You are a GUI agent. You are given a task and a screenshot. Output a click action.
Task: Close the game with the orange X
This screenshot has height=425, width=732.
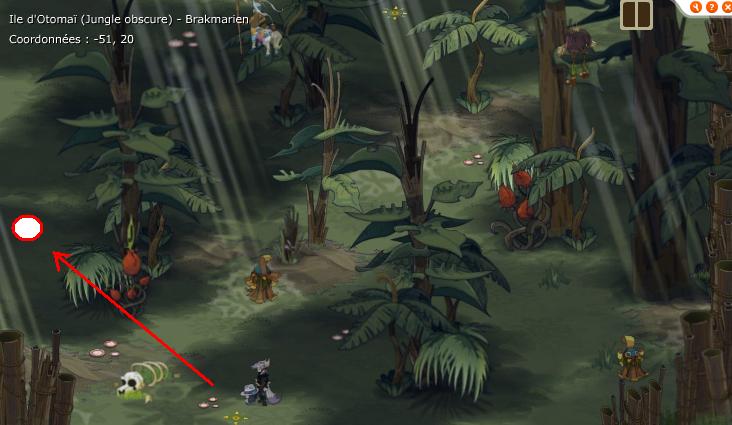coord(727,7)
